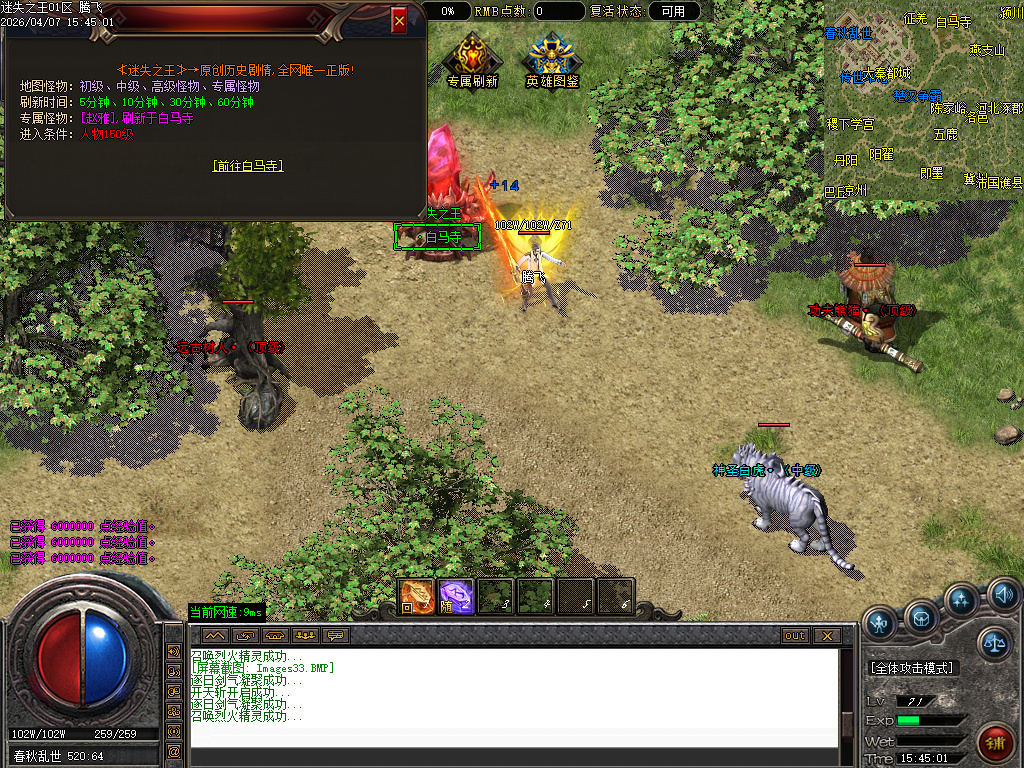Screen dimensions: 1024x768
Task: Click the chat window's out button
Action: [795, 636]
